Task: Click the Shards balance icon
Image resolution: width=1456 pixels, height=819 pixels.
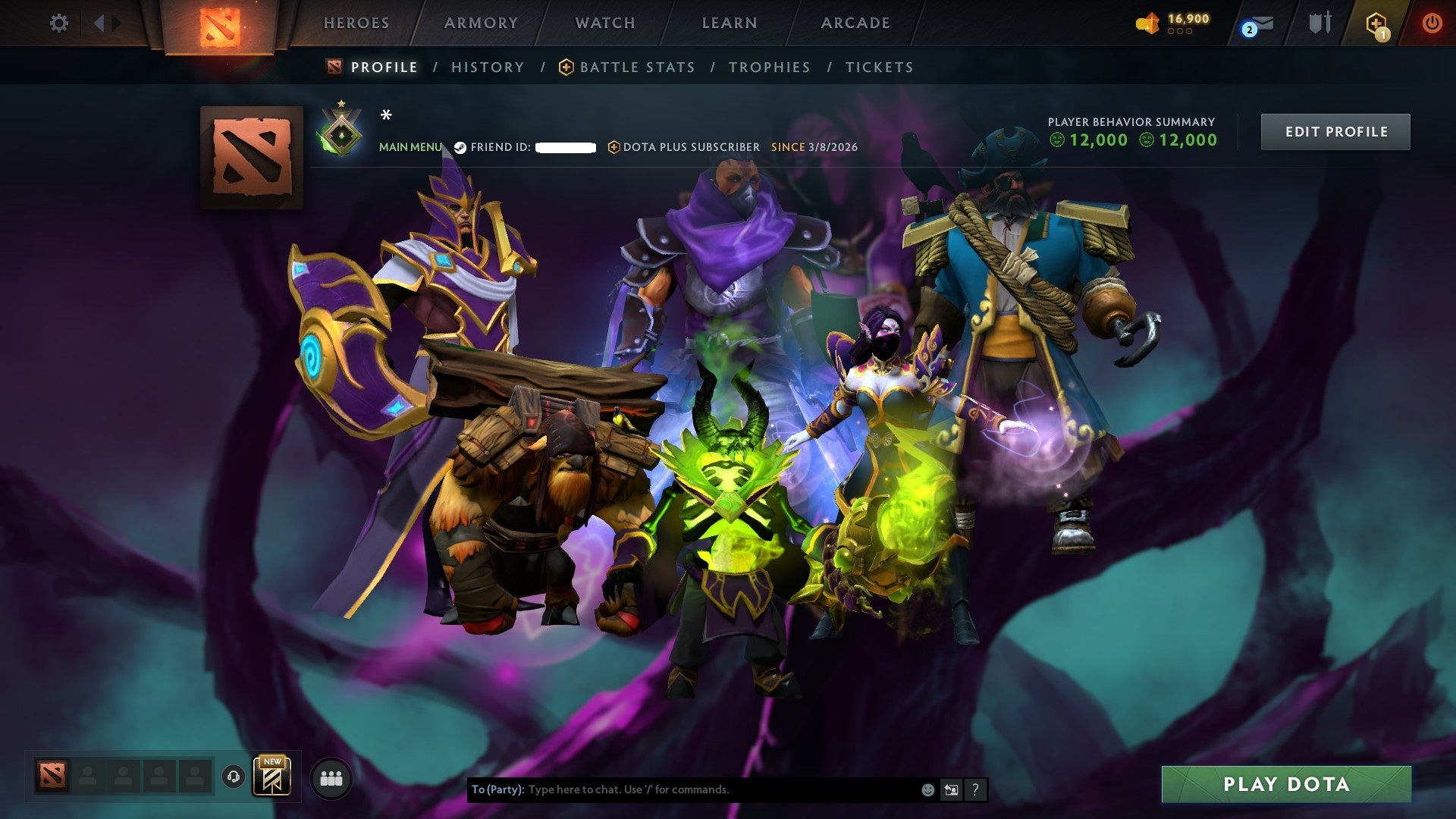Action: (1150, 24)
